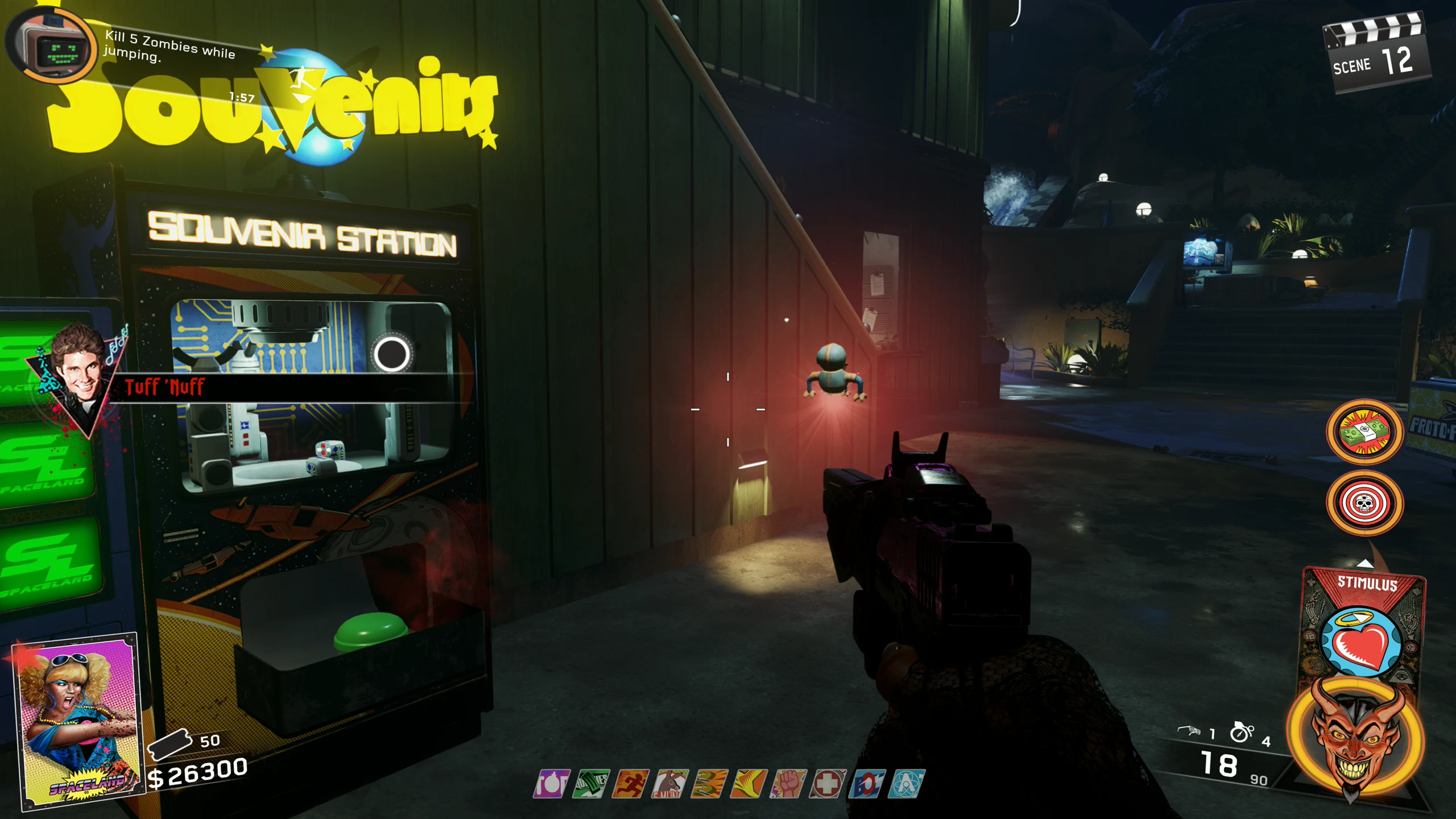Select the donkey mule perk icon
The height and width of the screenshot is (819, 1456).
(x=670, y=784)
